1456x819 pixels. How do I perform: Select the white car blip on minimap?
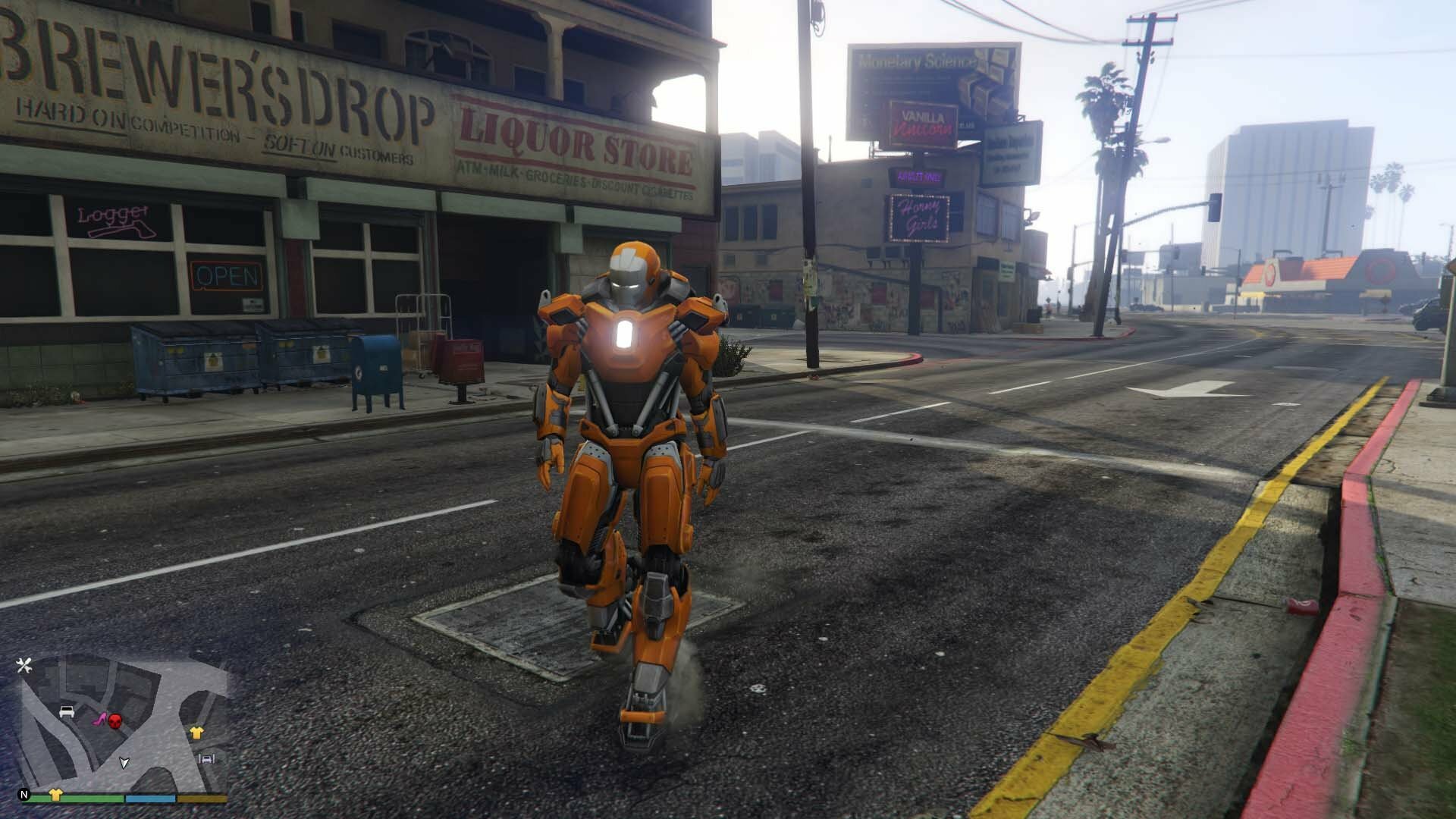[67, 712]
